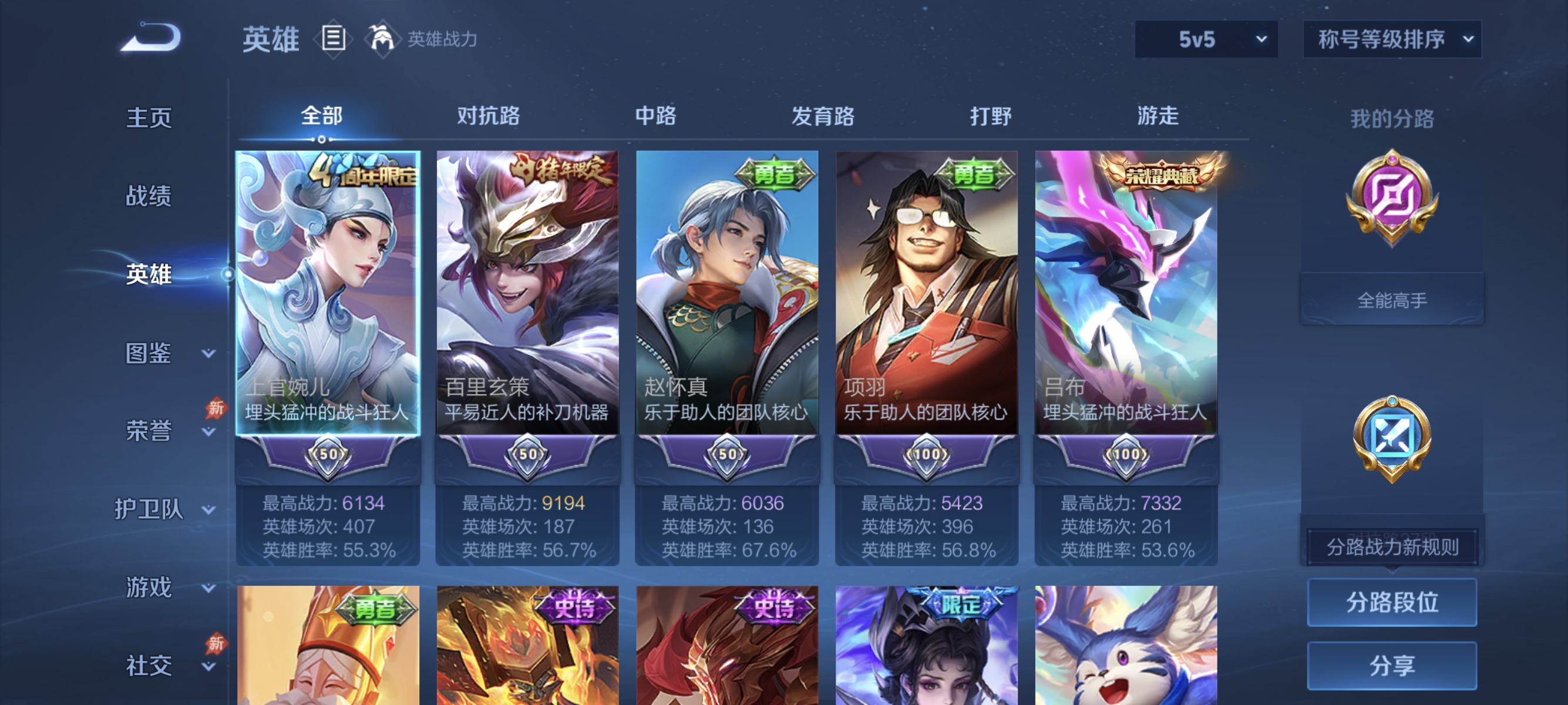Expand the 图鉴 sidebar section
Screen dimensions: 1568x705
(x=149, y=352)
